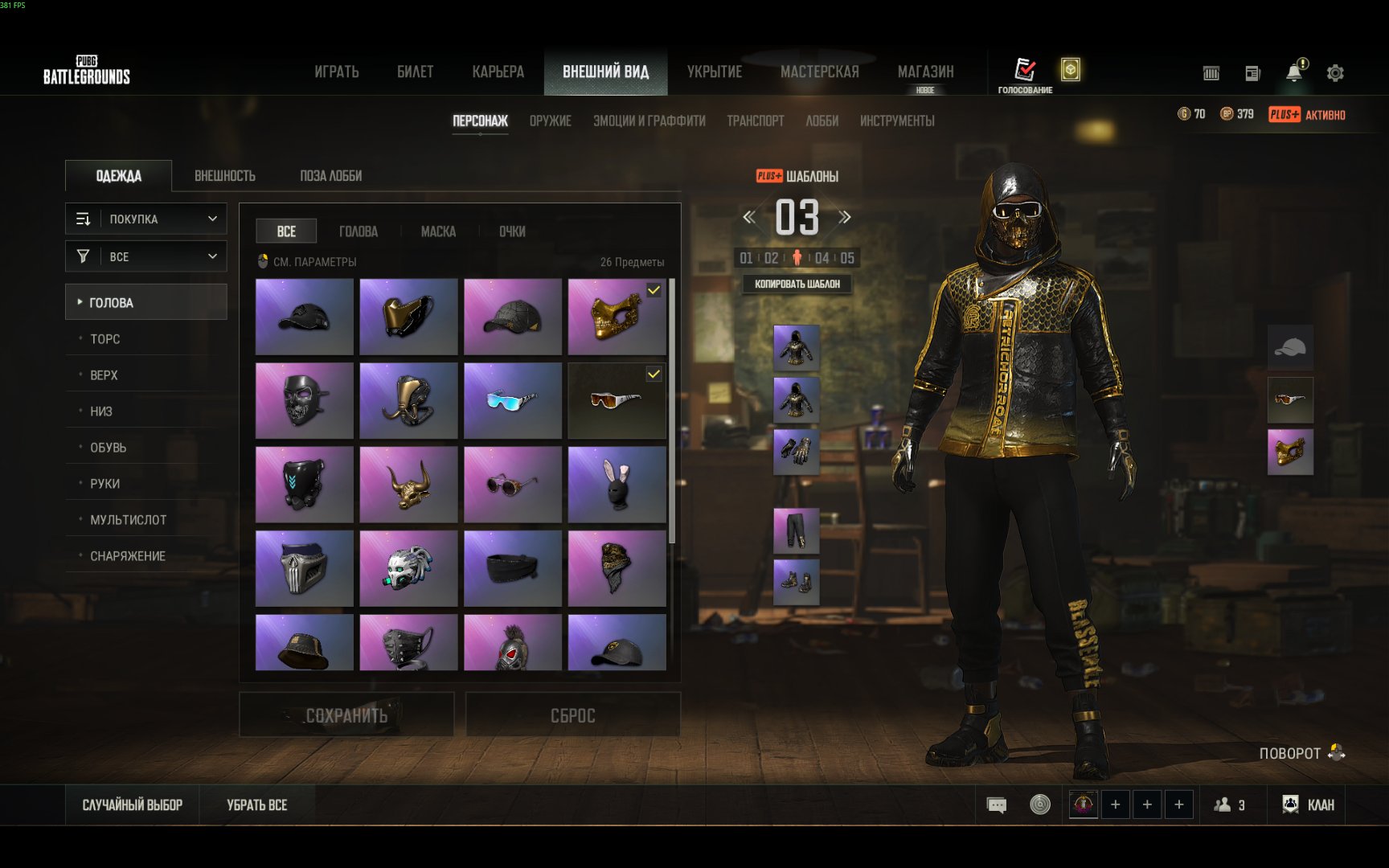Go to the МАГАЗИН store tab
Screen dimensions: 1389x868
[925, 72]
